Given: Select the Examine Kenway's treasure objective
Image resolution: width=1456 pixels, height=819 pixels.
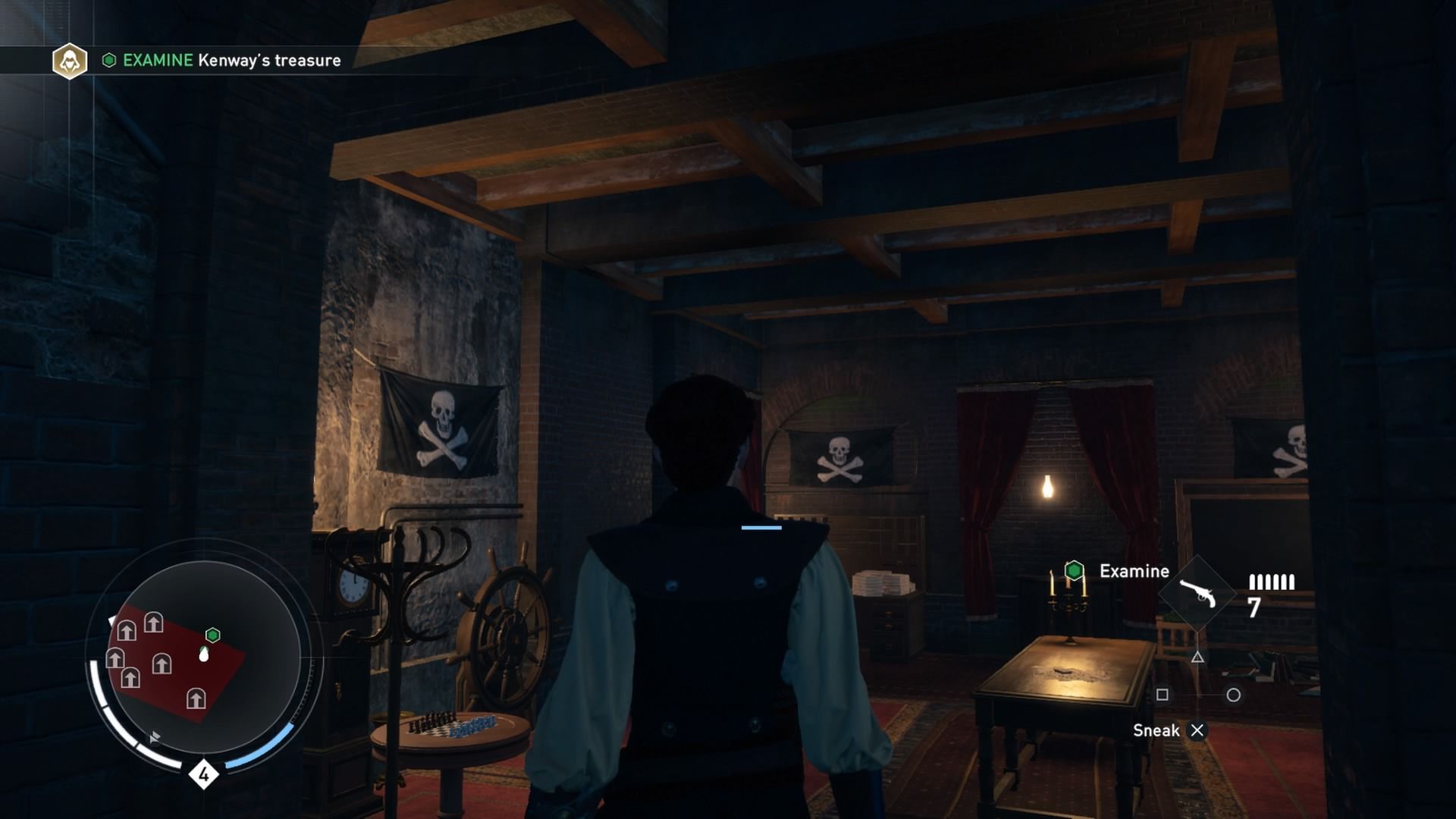Looking at the screenshot, I should click(231, 61).
